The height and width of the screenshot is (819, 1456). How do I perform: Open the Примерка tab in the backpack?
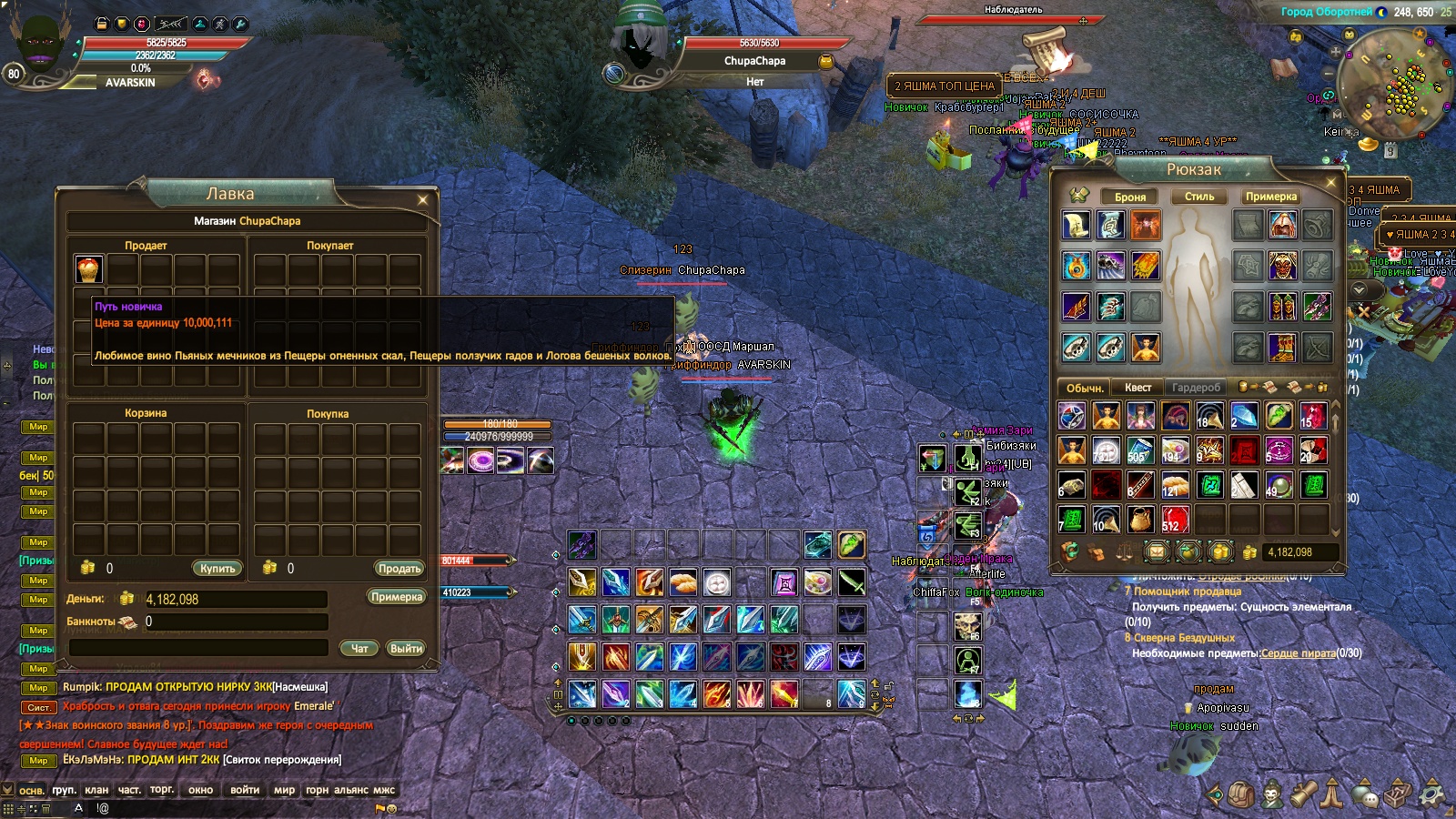pyautogui.click(x=1271, y=197)
